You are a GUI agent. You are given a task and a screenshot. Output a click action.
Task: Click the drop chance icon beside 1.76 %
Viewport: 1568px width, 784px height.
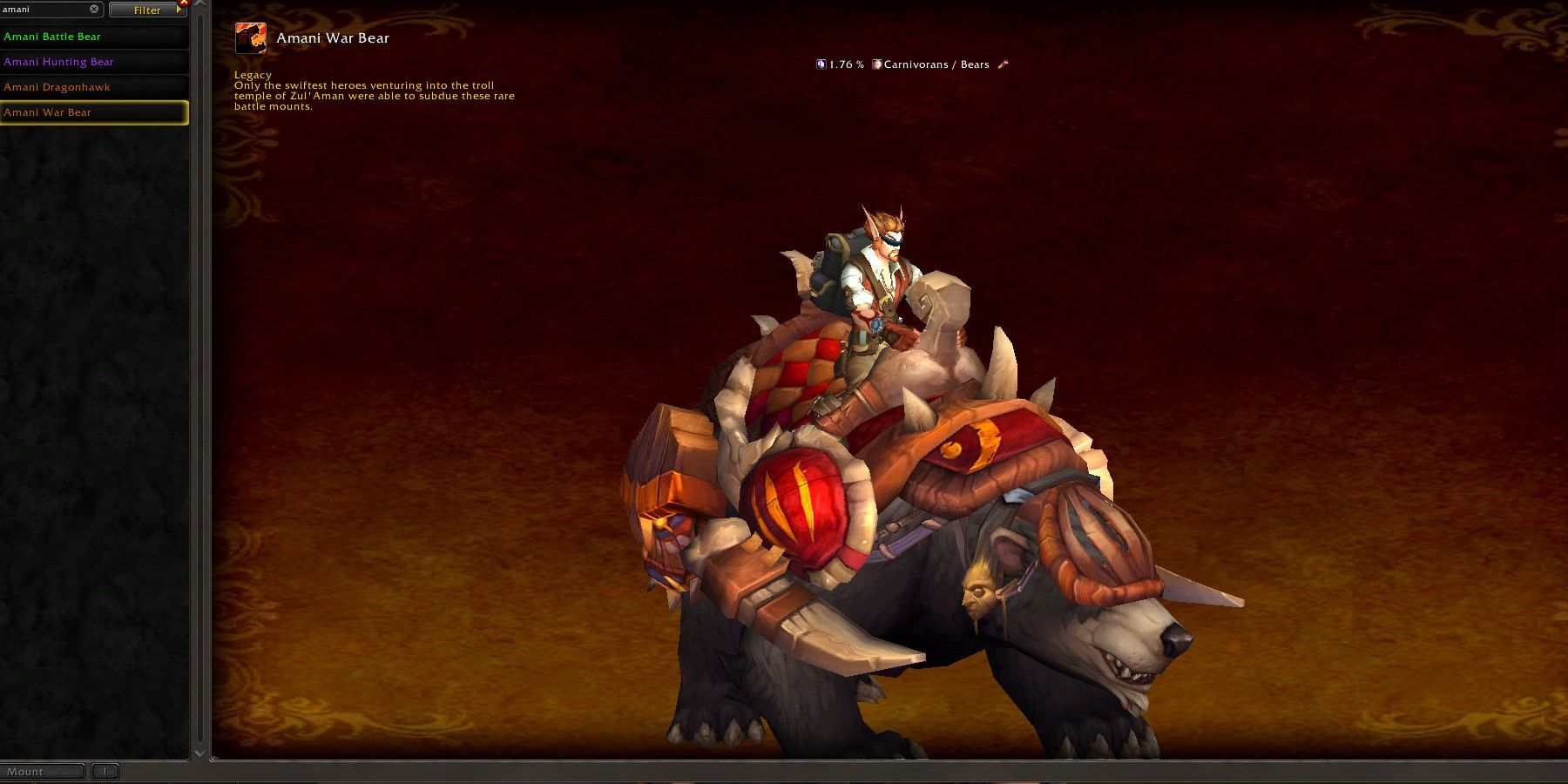pos(821,64)
